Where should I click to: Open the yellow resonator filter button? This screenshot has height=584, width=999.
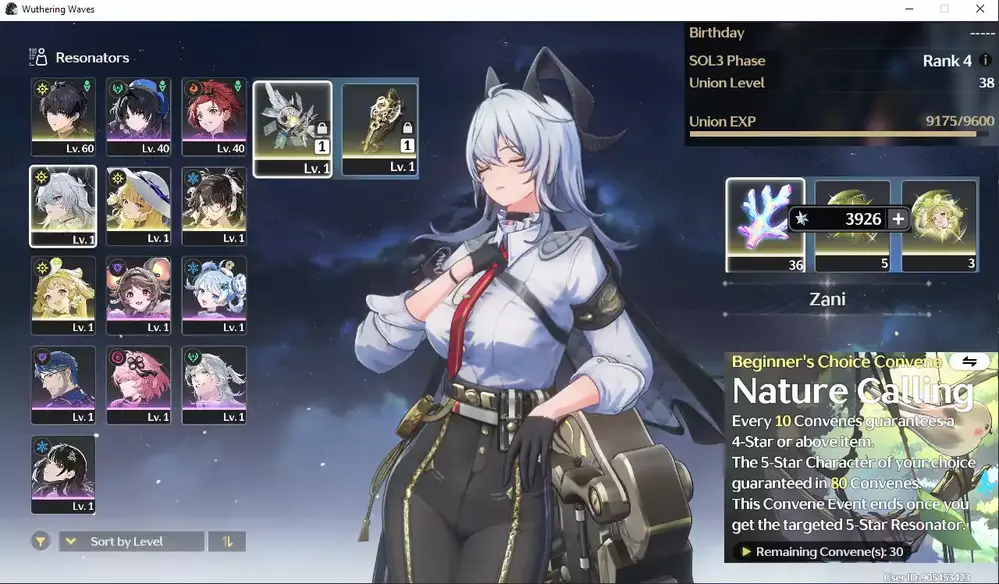click(x=40, y=541)
